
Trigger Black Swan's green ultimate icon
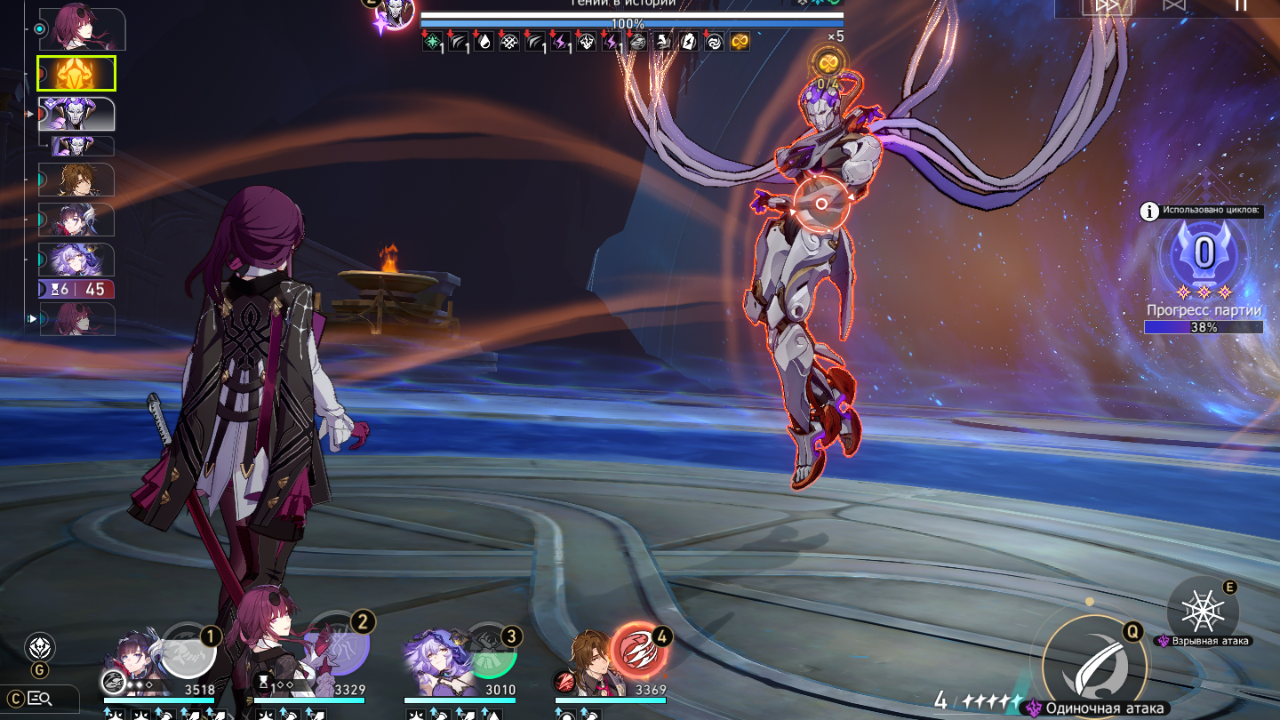tap(489, 652)
